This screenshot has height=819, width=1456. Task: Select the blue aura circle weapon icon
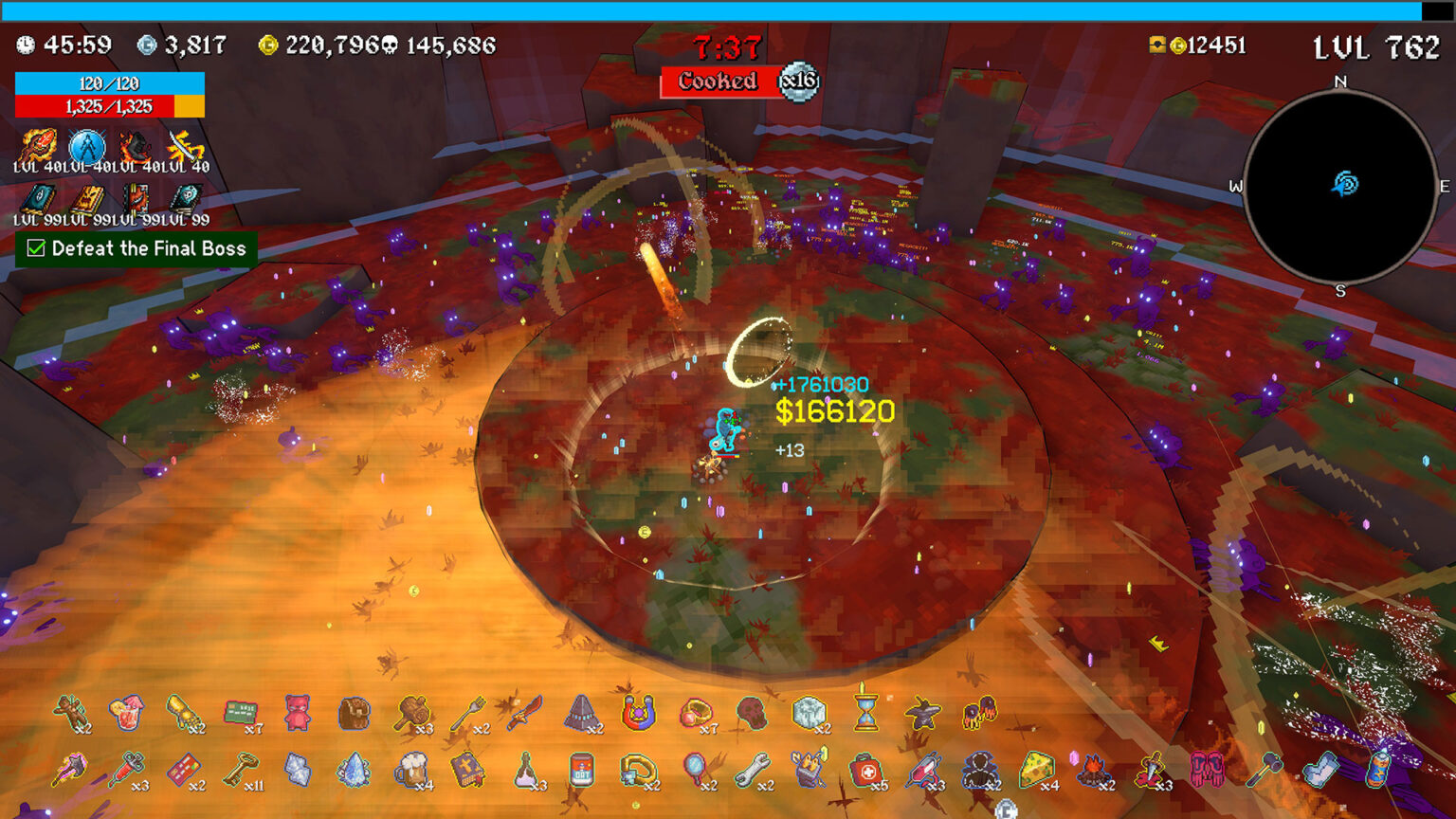point(86,148)
